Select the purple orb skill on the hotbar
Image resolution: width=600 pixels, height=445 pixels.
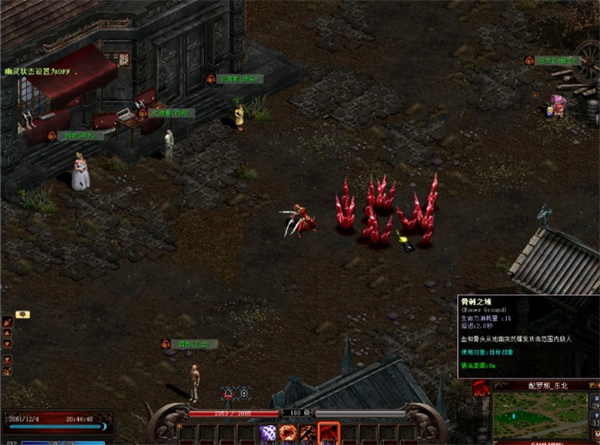coord(268,434)
